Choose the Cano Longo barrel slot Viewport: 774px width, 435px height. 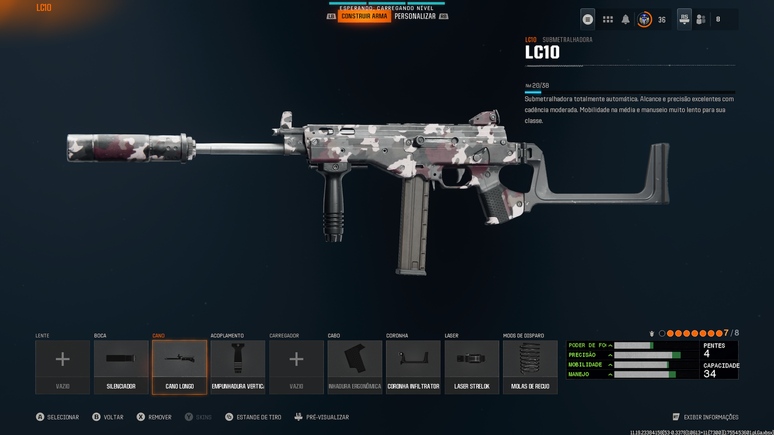(180, 366)
